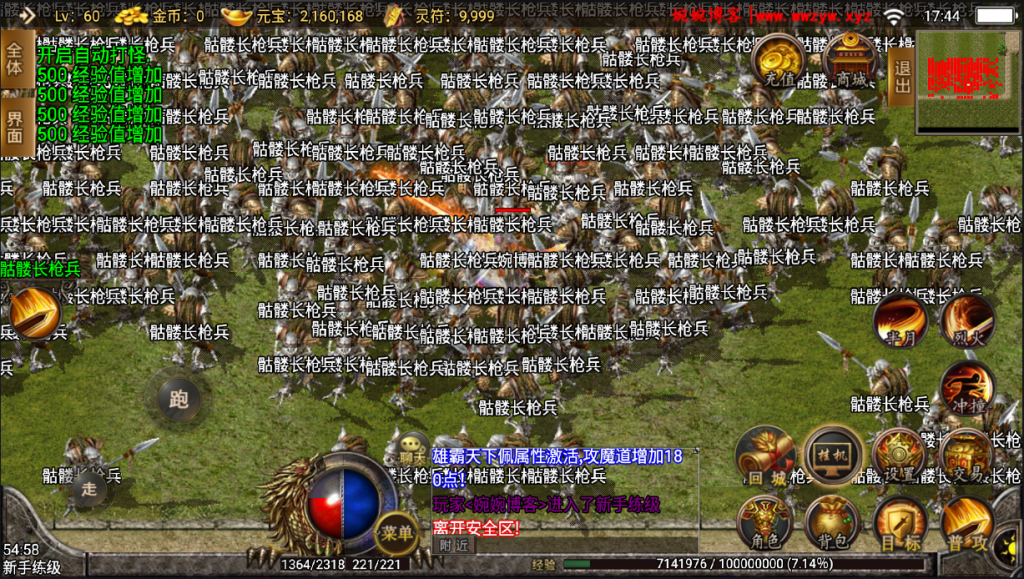Open the 设置 settings
Image resolution: width=1024 pixels, height=579 pixels.
(x=899, y=456)
